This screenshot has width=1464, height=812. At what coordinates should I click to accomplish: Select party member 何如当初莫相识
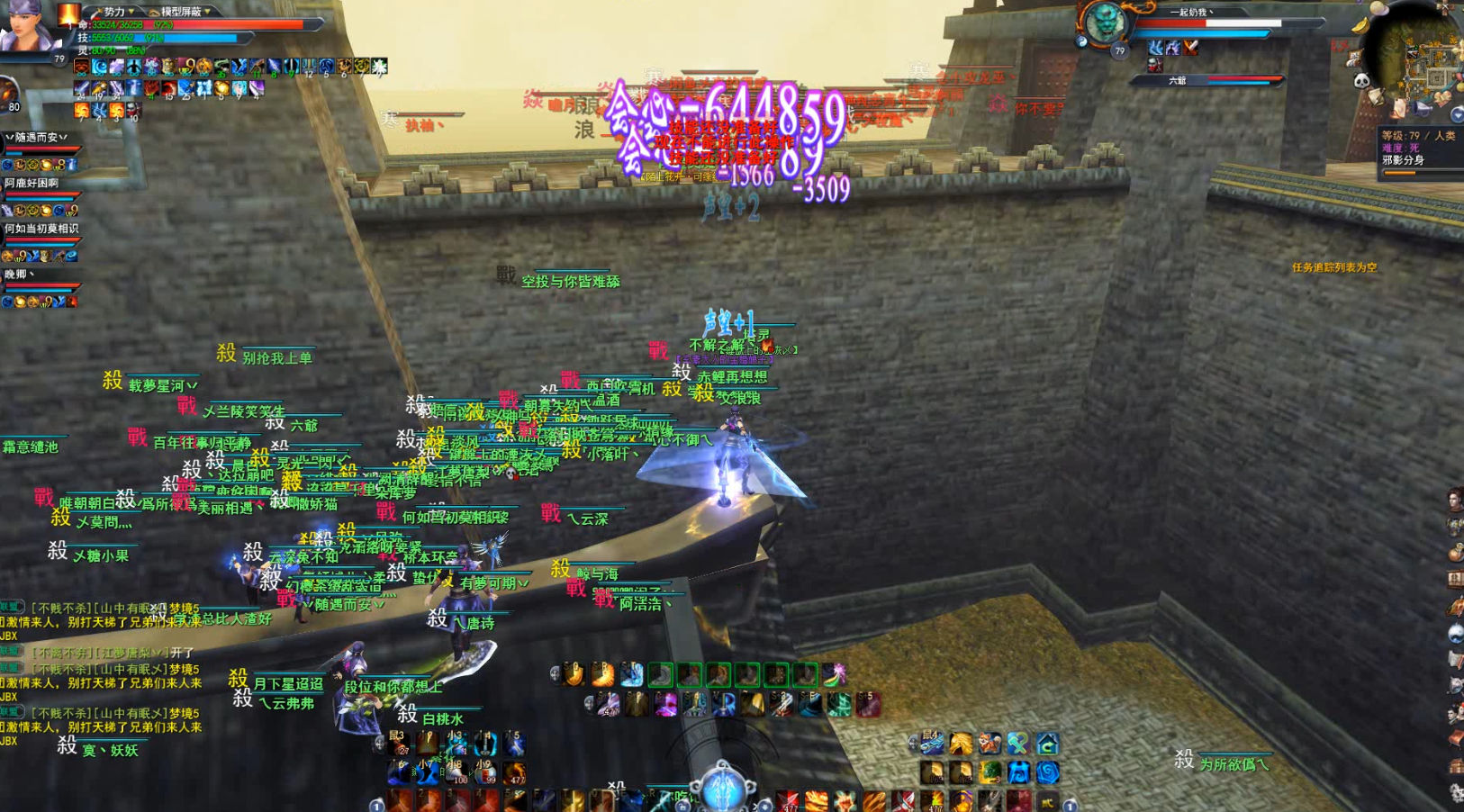coord(41,229)
